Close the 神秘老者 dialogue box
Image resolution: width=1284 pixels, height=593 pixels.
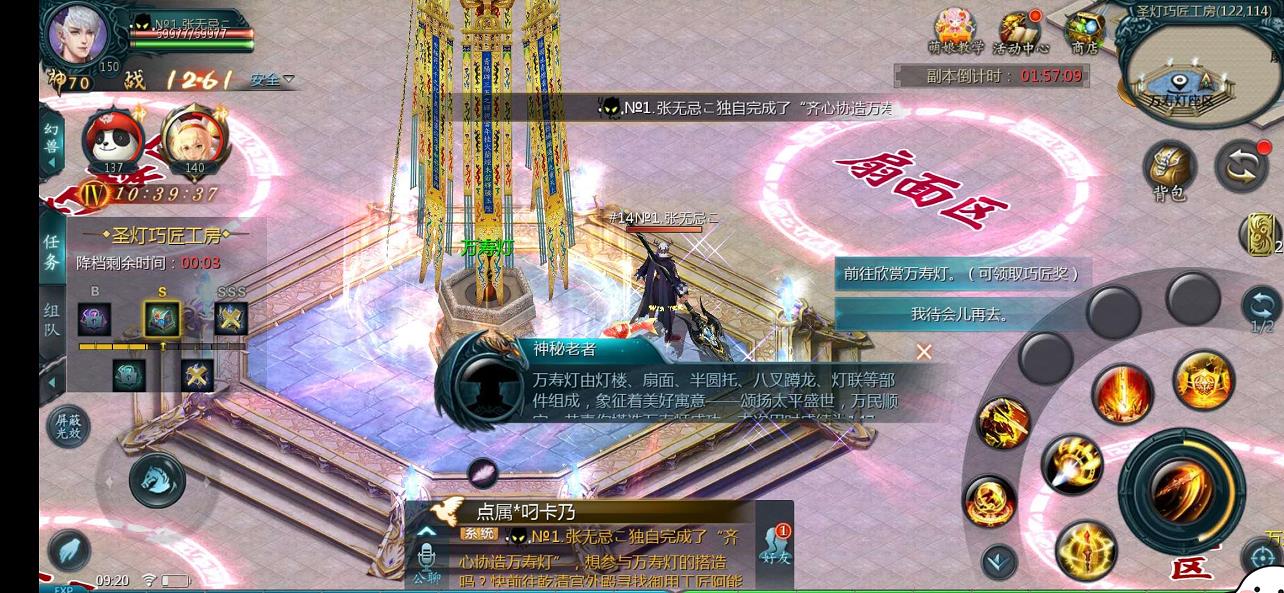(924, 351)
